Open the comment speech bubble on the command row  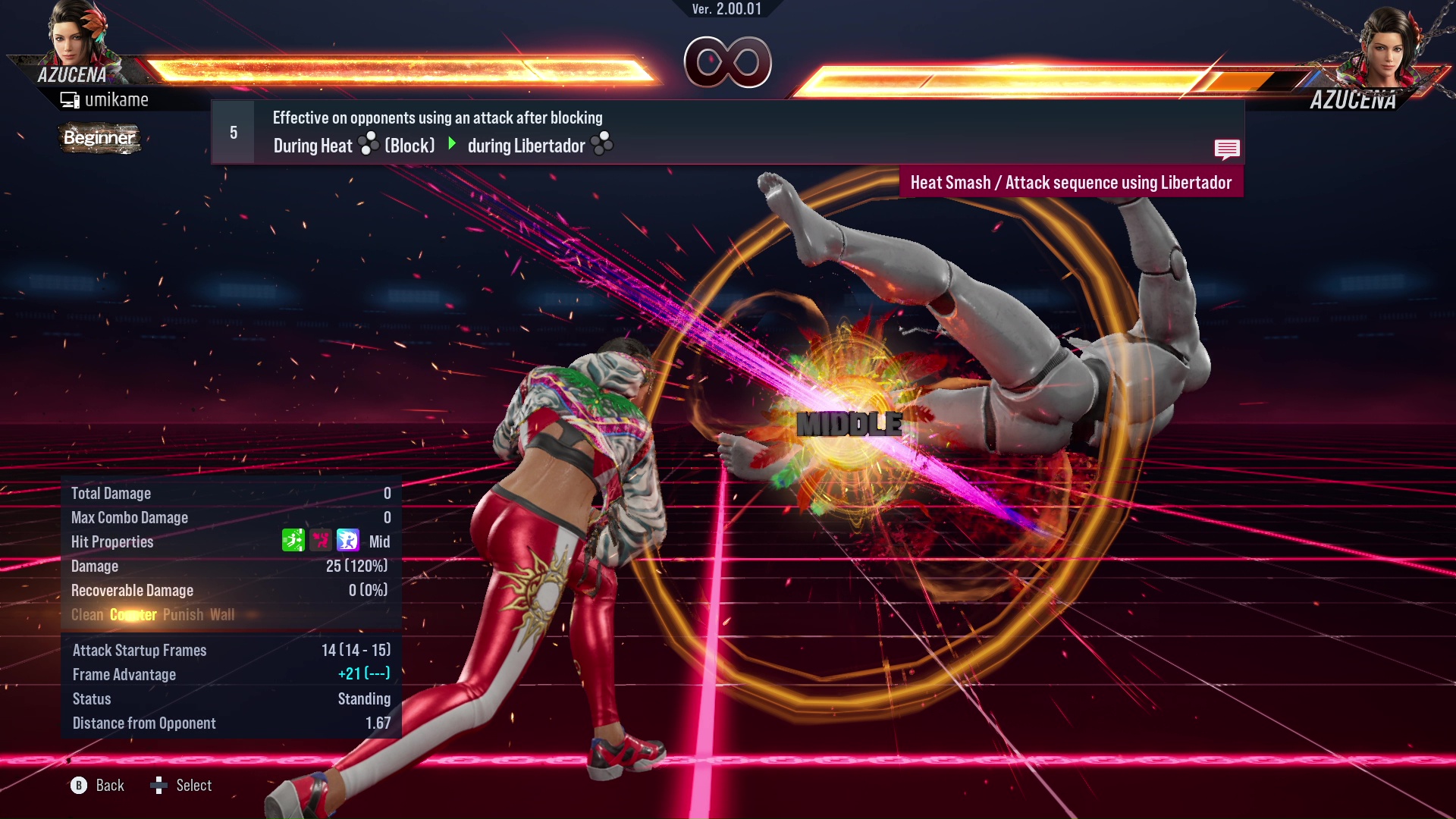pyautogui.click(x=1228, y=150)
